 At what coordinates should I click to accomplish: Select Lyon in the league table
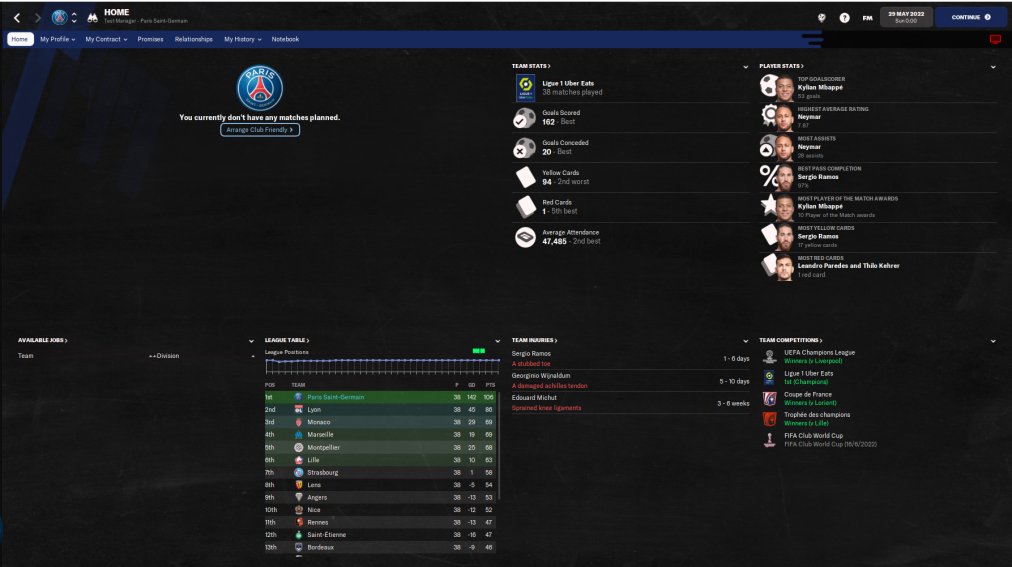[313, 409]
